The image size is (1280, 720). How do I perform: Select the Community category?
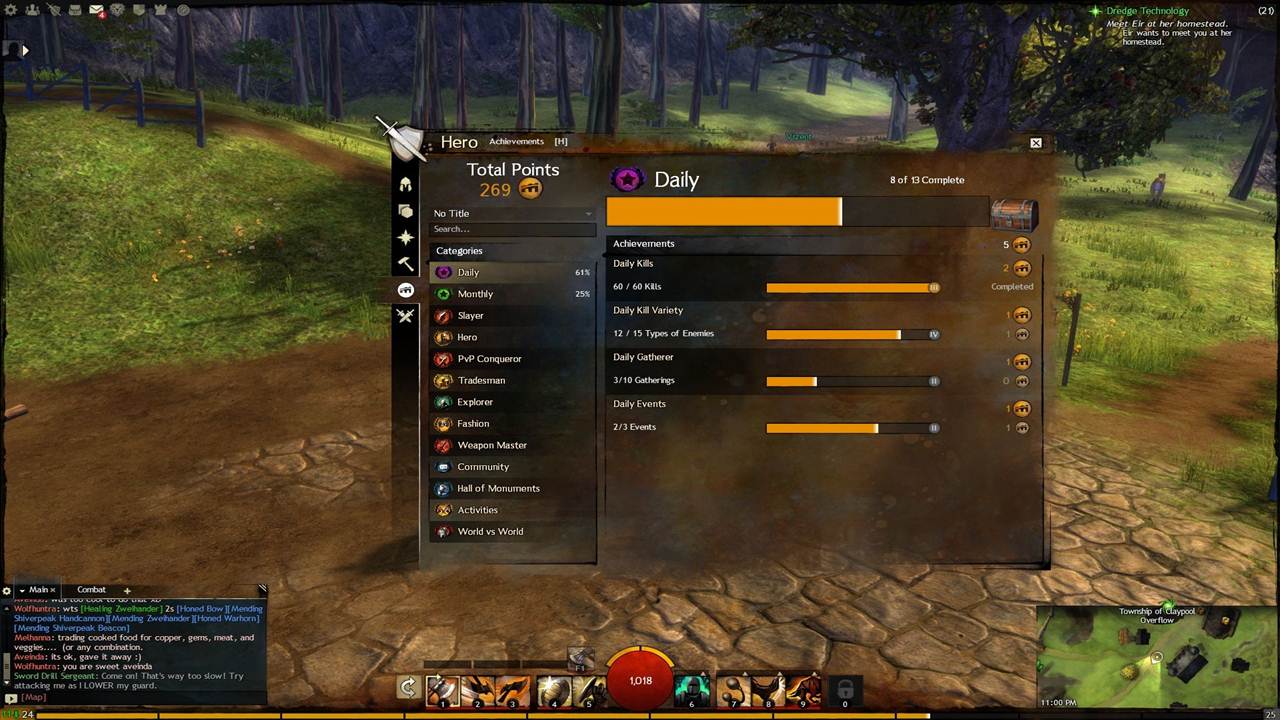point(483,467)
